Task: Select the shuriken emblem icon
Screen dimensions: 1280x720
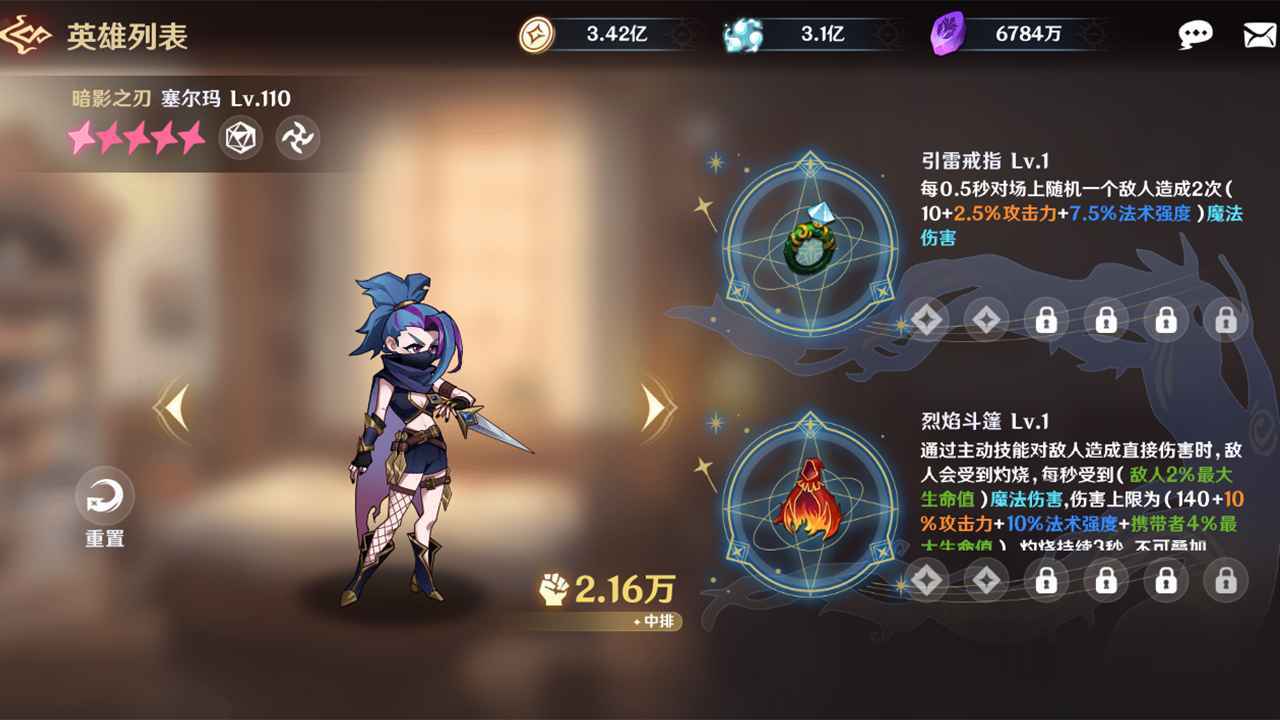Action: coord(297,137)
